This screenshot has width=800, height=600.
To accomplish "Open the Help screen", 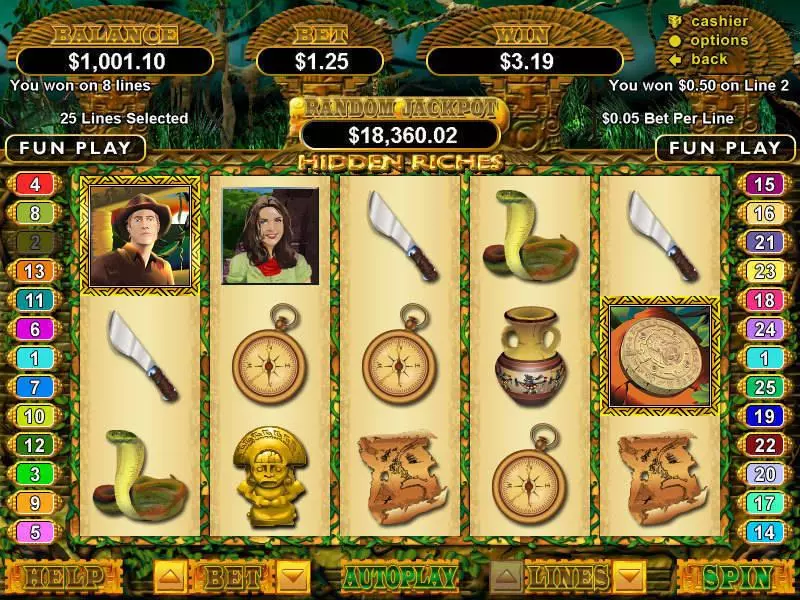I will (x=62, y=577).
